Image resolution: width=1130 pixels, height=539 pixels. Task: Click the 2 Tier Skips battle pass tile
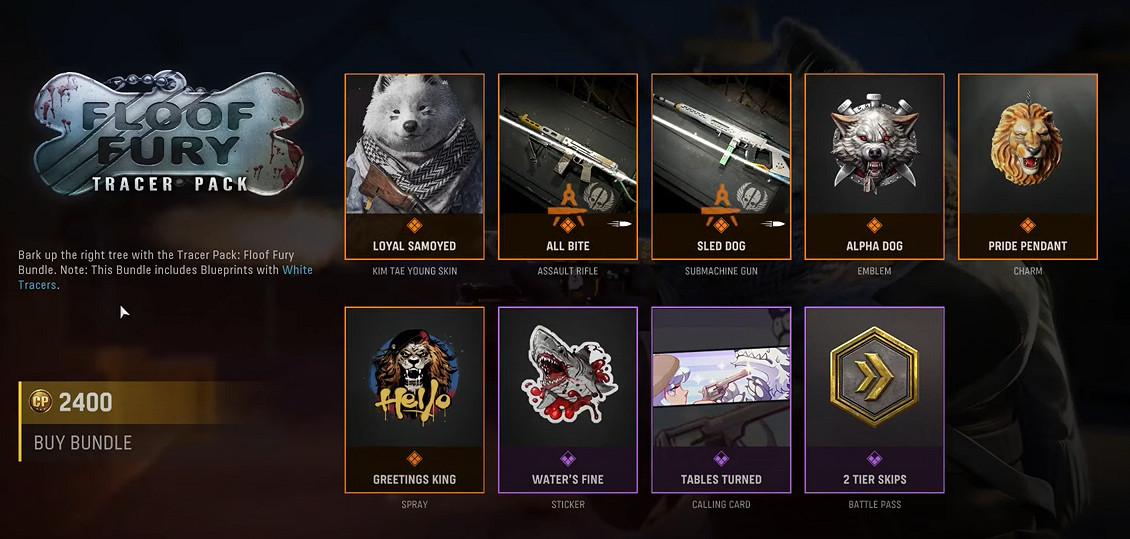click(874, 399)
